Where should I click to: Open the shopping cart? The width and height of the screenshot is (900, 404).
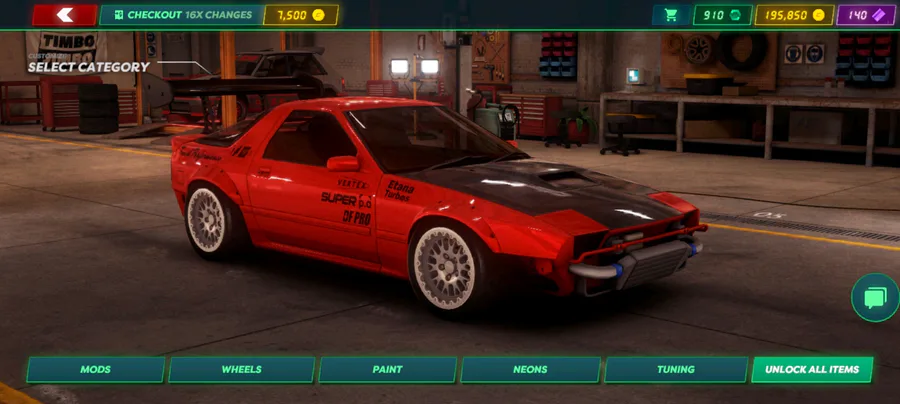click(671, 15)
